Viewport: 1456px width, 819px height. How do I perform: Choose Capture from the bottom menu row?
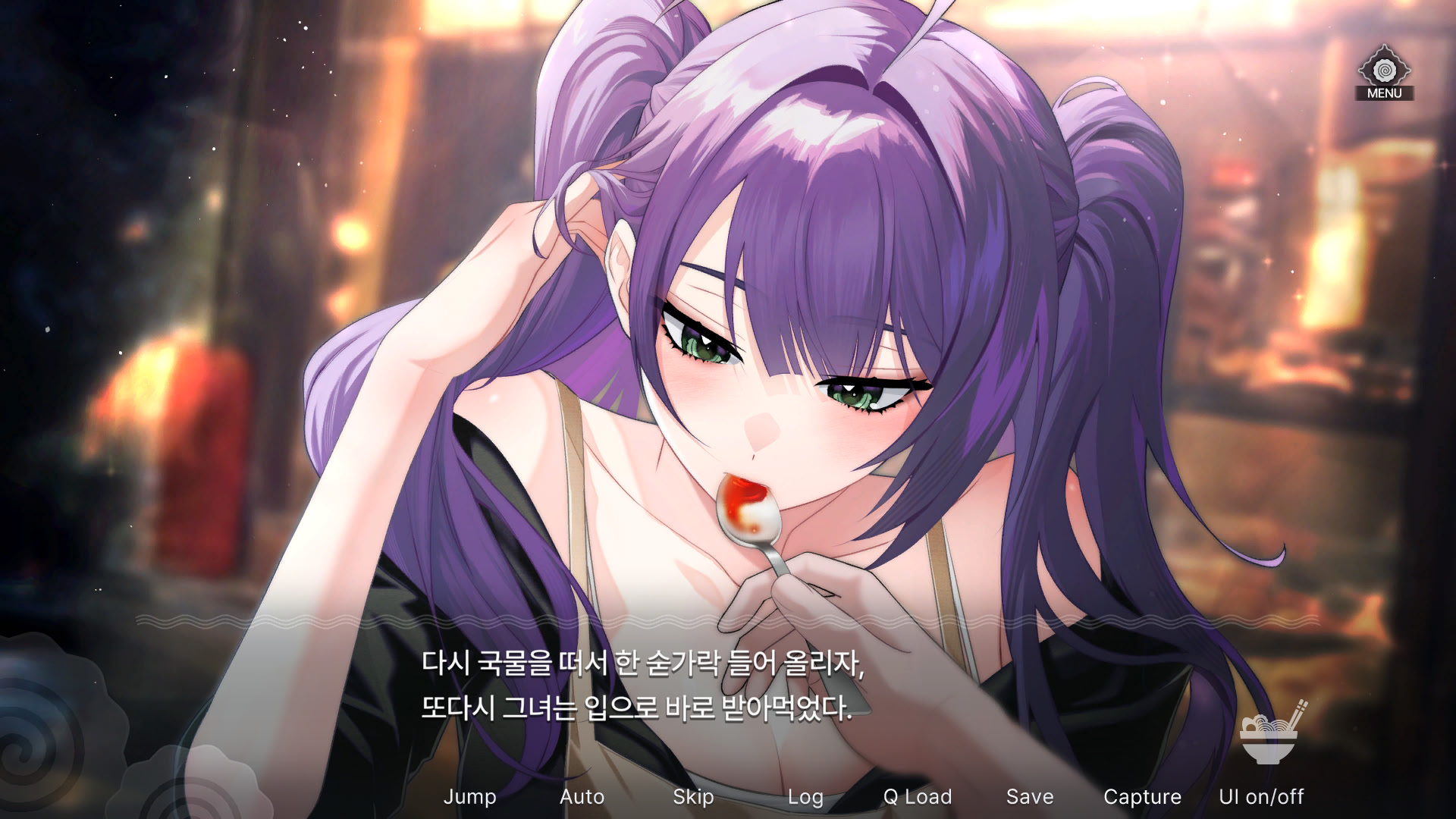1142,797
